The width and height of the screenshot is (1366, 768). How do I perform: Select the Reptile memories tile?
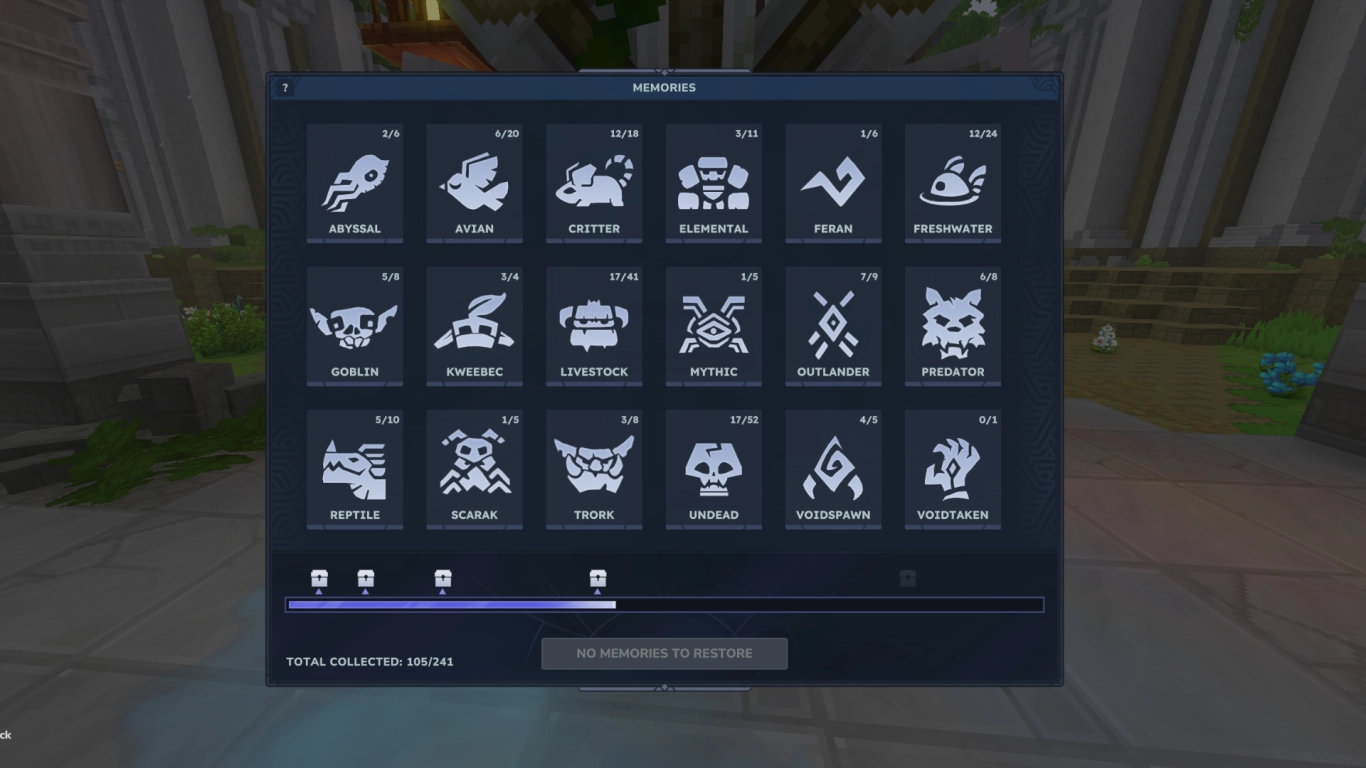pos(355,469)
